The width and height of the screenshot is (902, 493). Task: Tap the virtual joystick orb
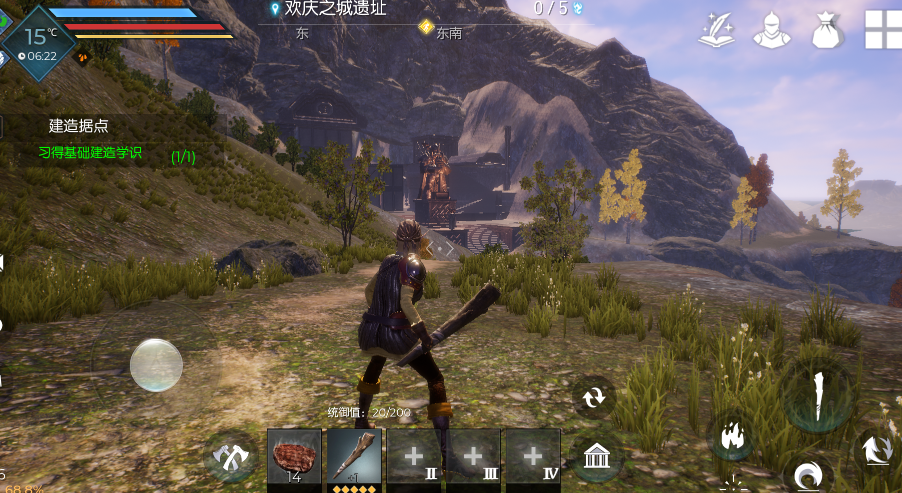[x=156, y=364]
